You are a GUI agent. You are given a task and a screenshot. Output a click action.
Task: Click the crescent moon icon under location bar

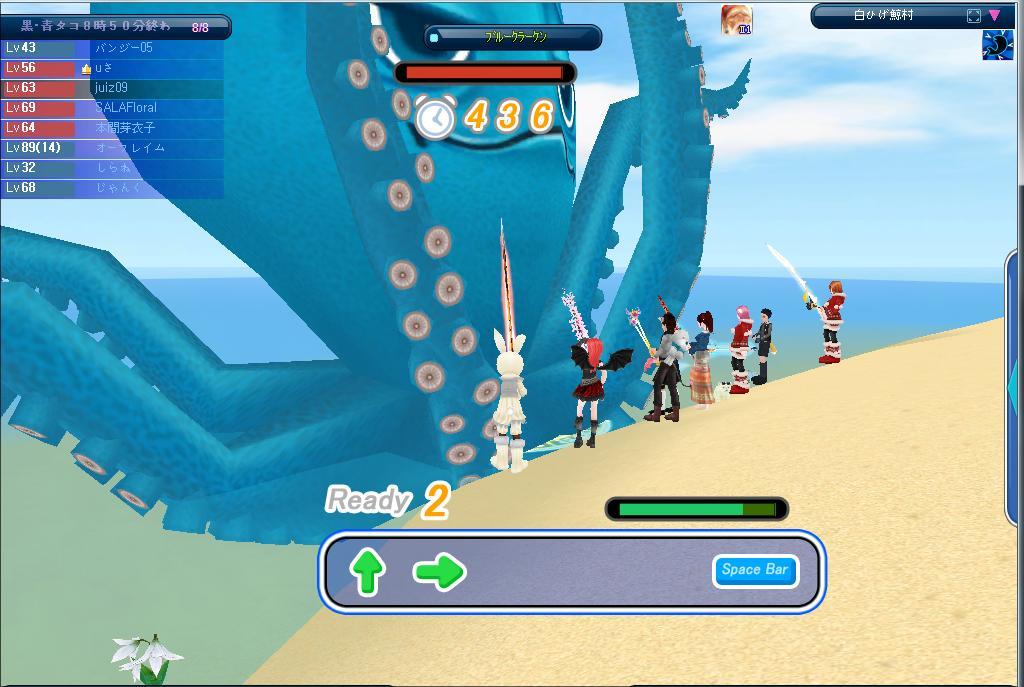click(x=997, y=45)
